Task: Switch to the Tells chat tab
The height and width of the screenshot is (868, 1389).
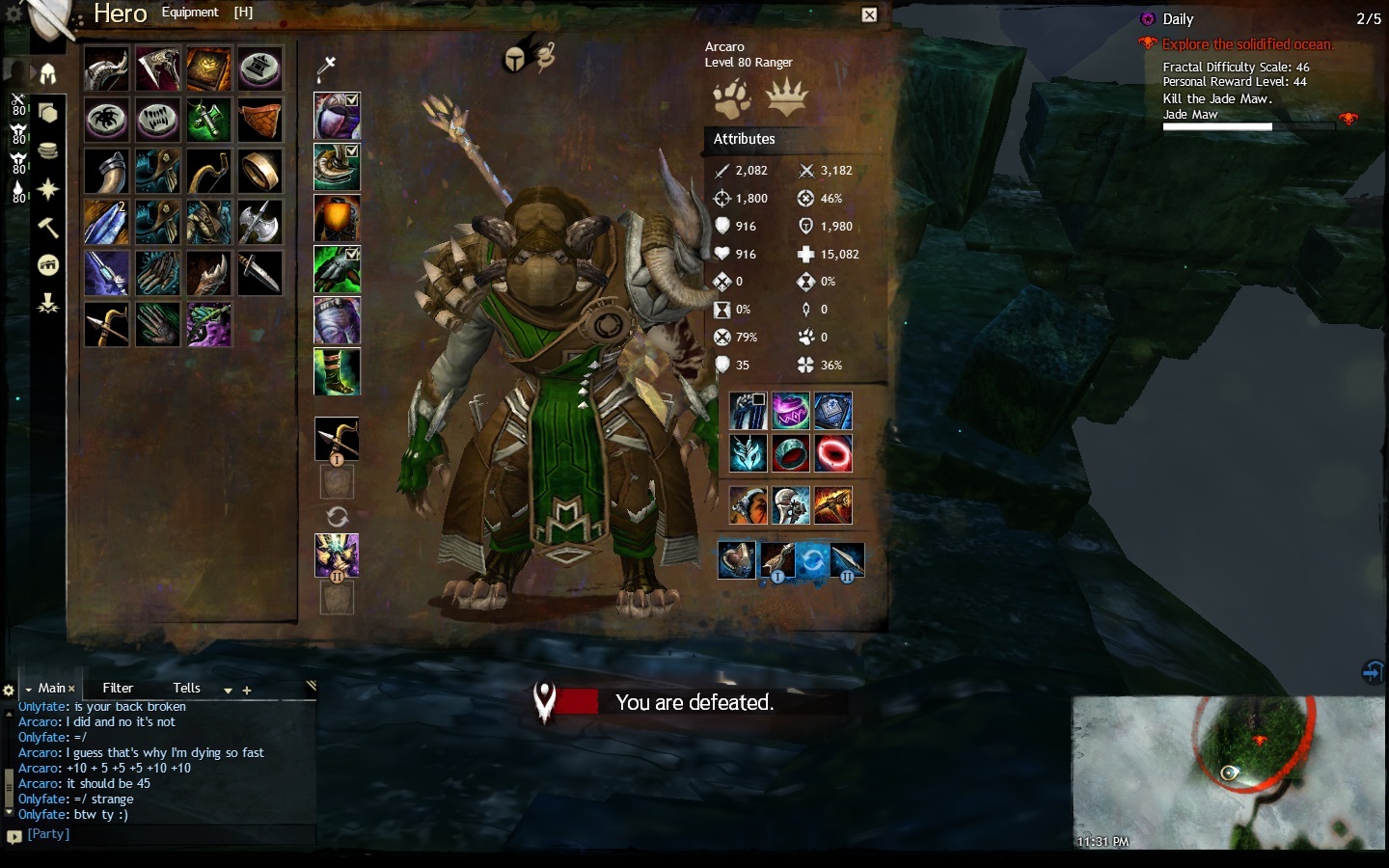Action: pos(186,688)
